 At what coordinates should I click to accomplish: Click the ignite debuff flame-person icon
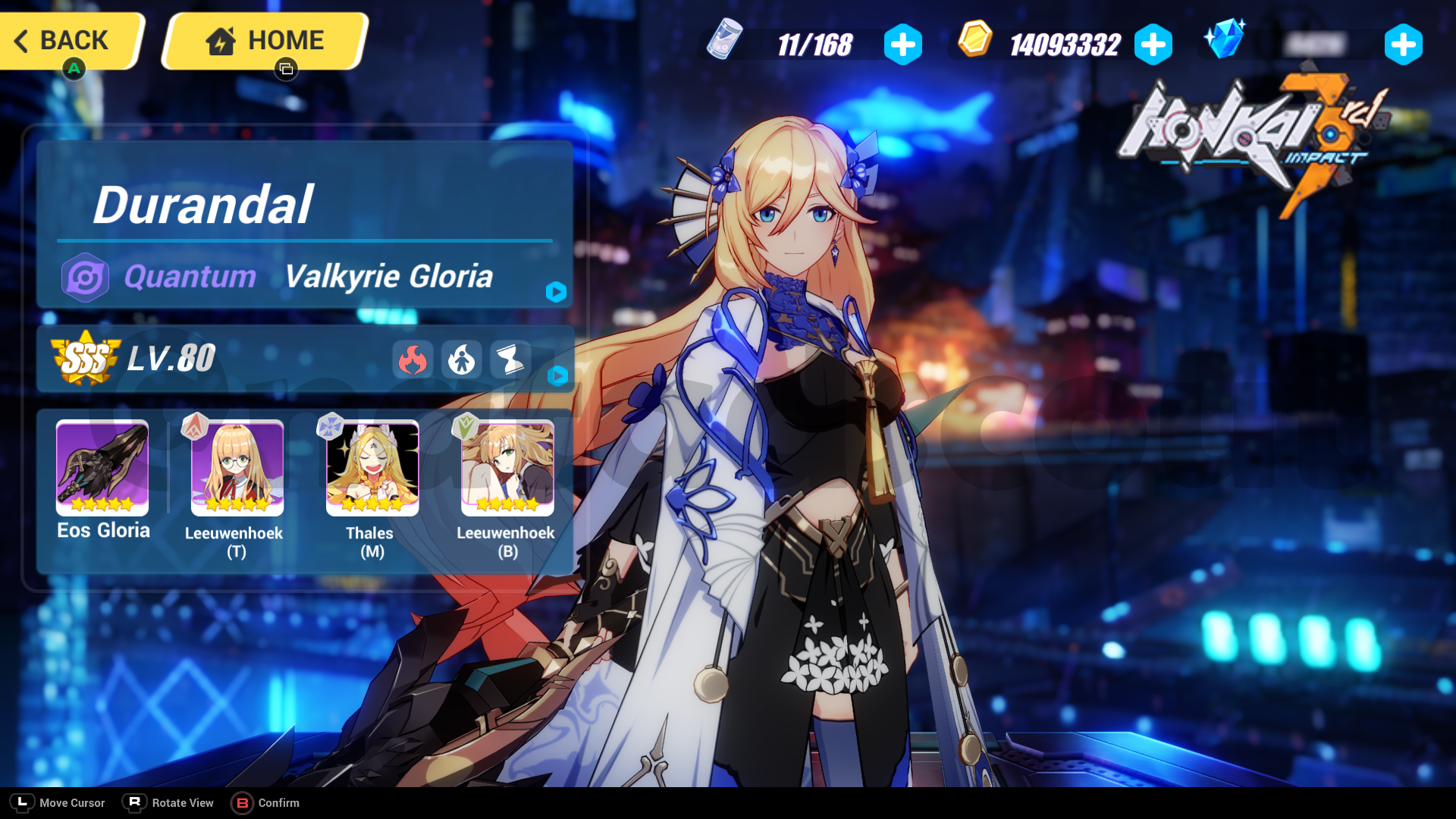click(x=463, y=360)
